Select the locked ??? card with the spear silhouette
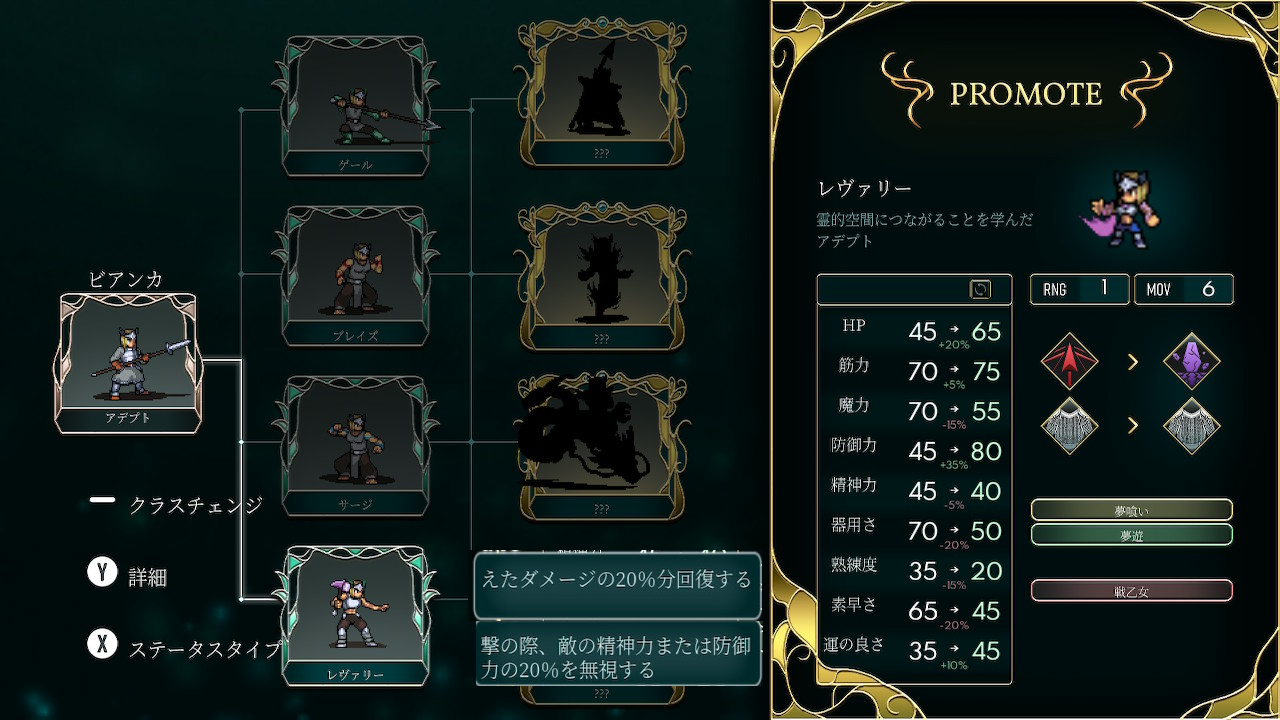This screenshot has height=720, width=1280. (x=601, y=93)
